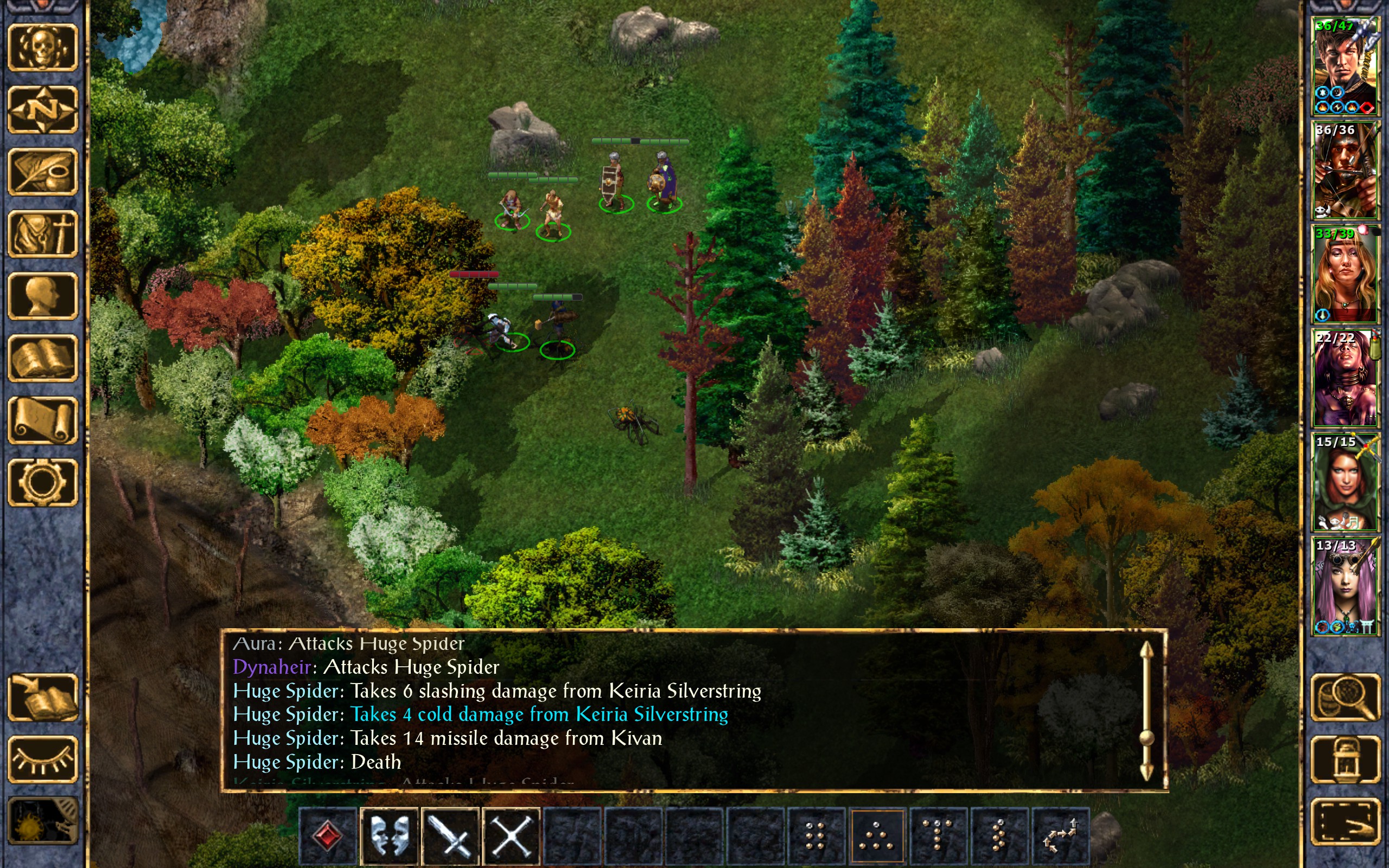
Task: Open the mage spellbook
Action: tap(42, 358)
